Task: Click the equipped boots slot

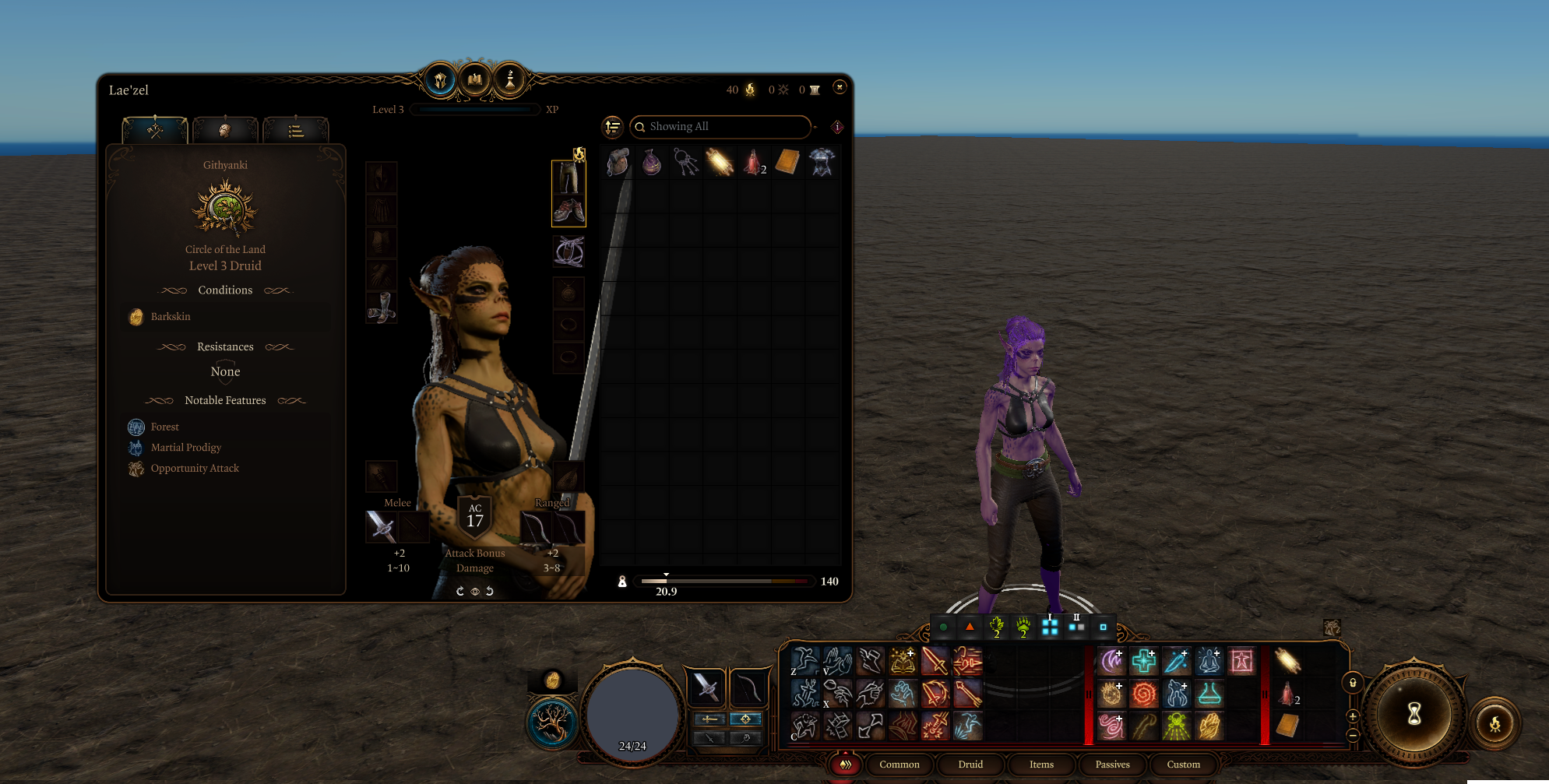Action: [382, 308]
